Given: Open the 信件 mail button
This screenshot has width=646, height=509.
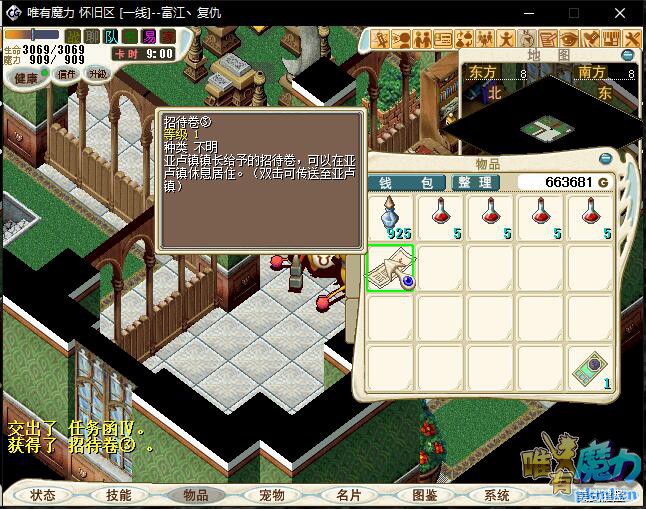Looking at the screenshot, I should (x=66, y=74).
